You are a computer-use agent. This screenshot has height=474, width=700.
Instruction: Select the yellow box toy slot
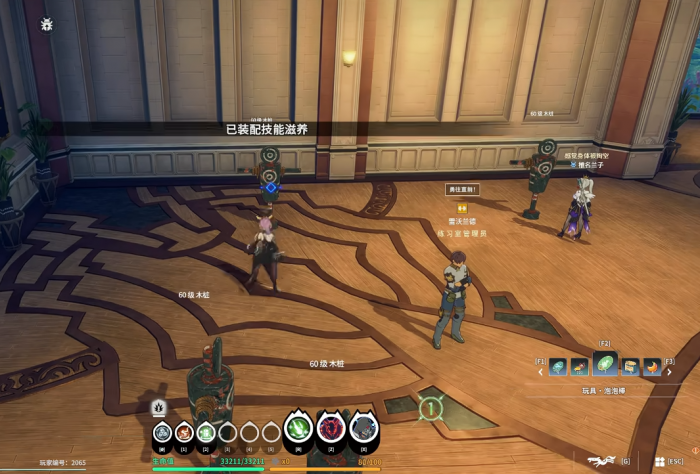pyautogui.click(x=629, y=368)
